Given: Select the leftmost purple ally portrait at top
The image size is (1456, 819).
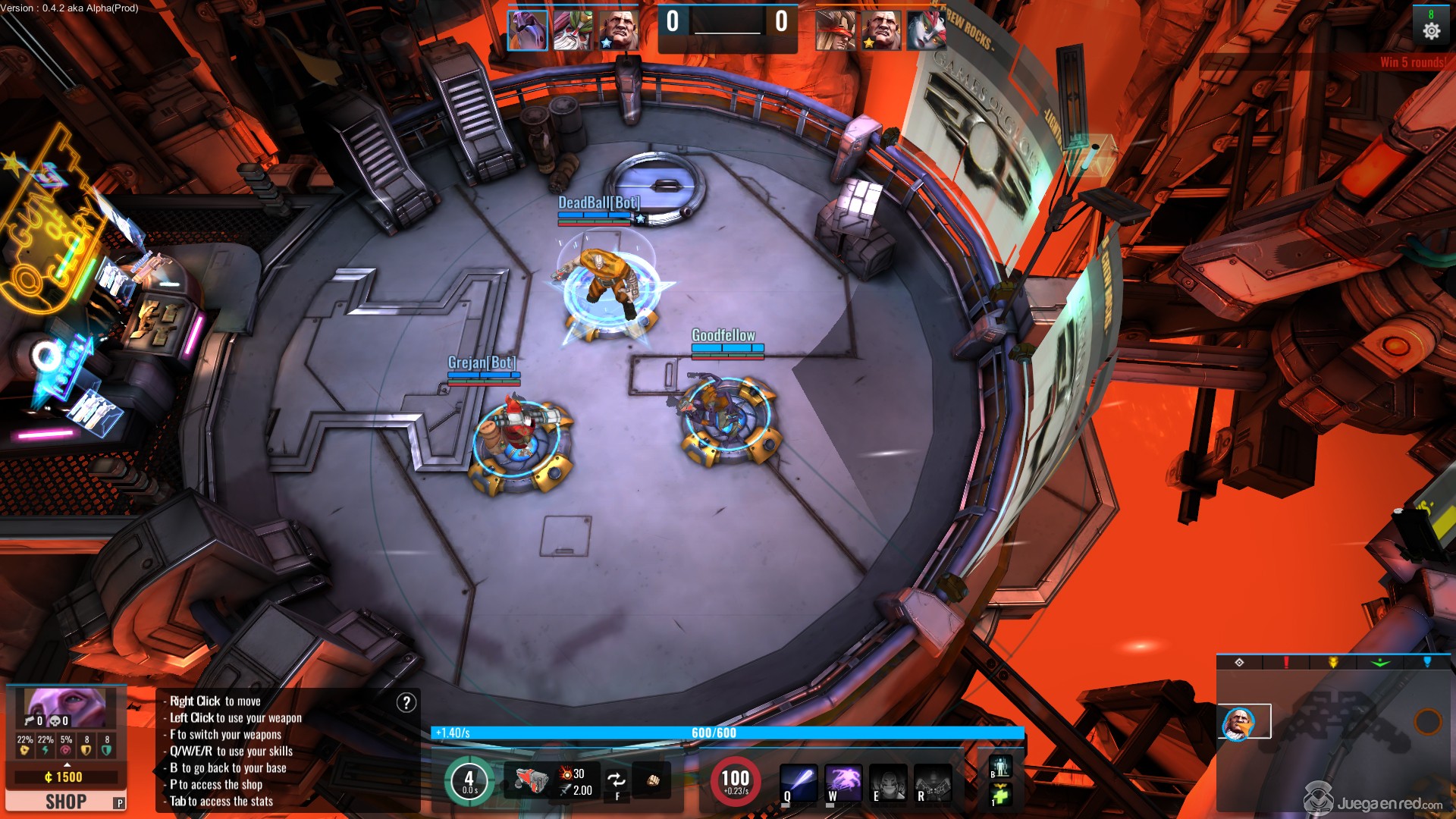Looking at the screenshot, I should 527,31.
